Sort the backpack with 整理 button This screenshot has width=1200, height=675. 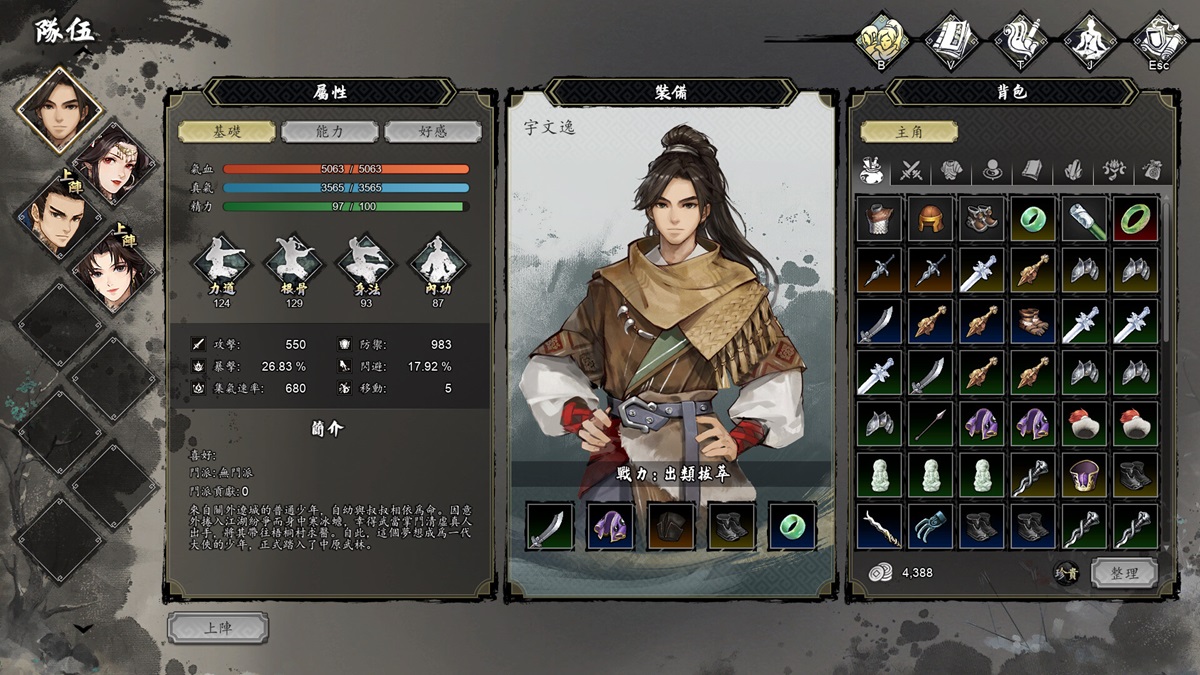click(x=1124, y=573)
